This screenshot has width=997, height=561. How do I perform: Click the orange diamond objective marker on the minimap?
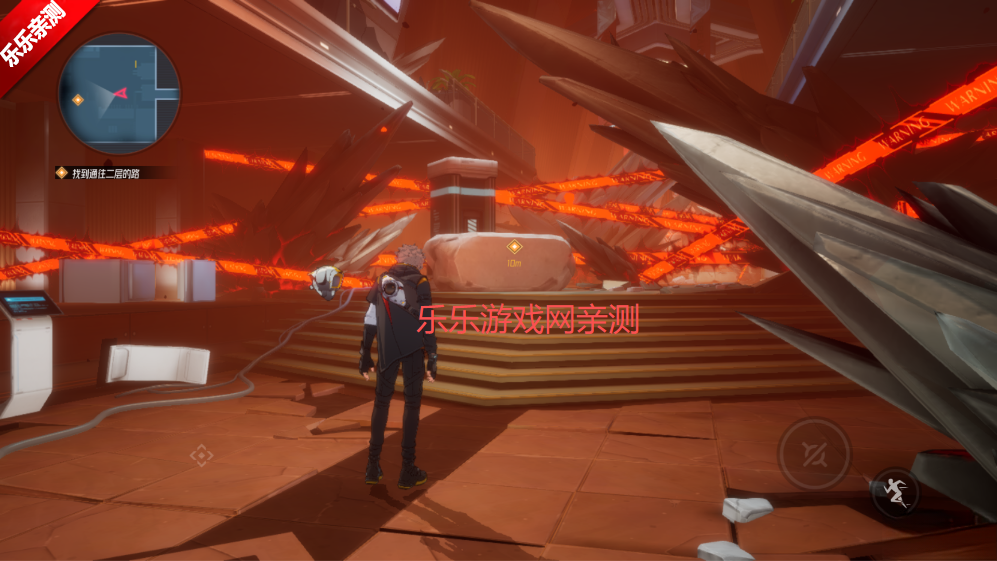(78, 99)
